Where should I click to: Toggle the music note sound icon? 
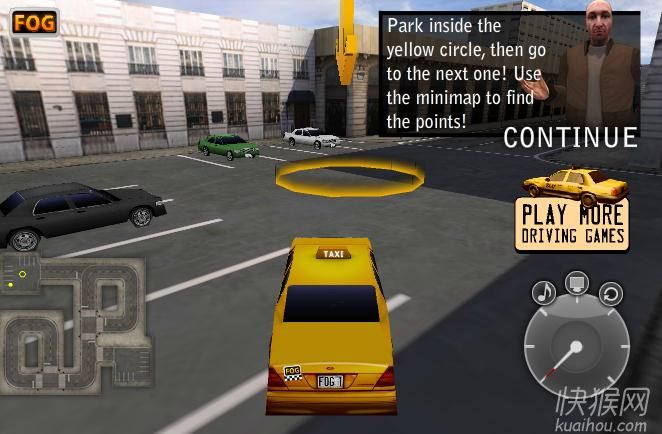pos(543,292)
